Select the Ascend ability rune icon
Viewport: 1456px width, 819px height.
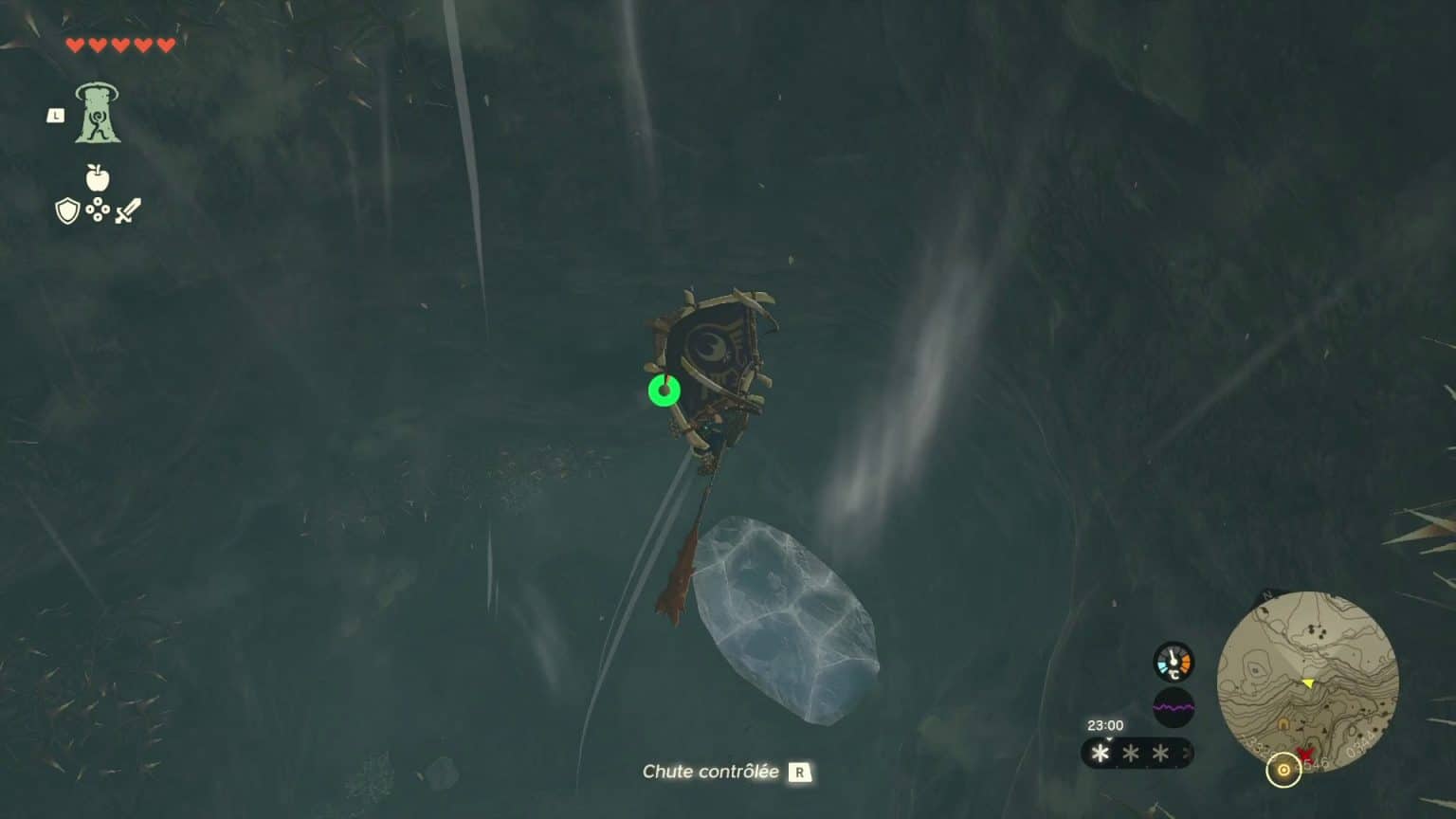98,112
